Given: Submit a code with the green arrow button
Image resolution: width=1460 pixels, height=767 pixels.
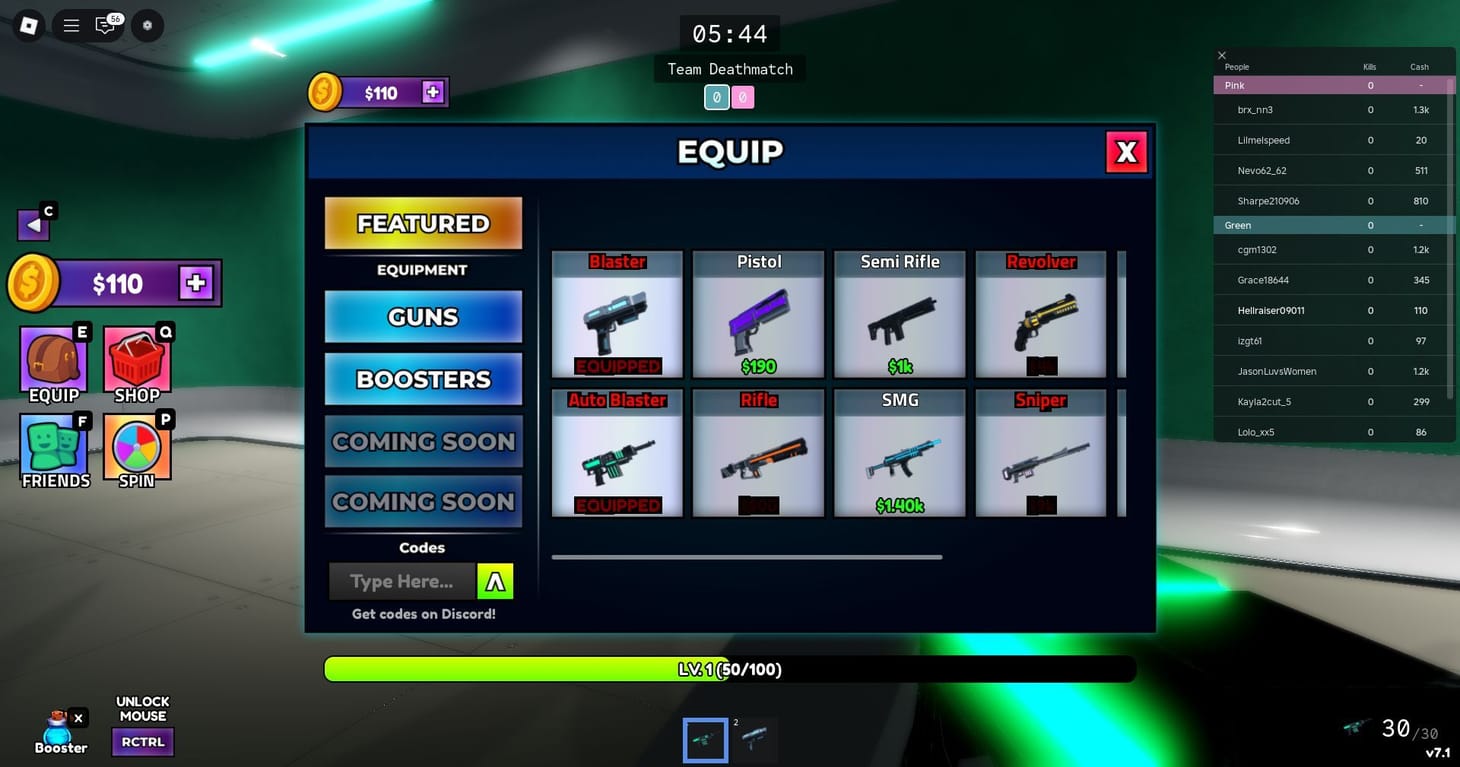Looking at the screenshot, I should (x=495, y=581).
